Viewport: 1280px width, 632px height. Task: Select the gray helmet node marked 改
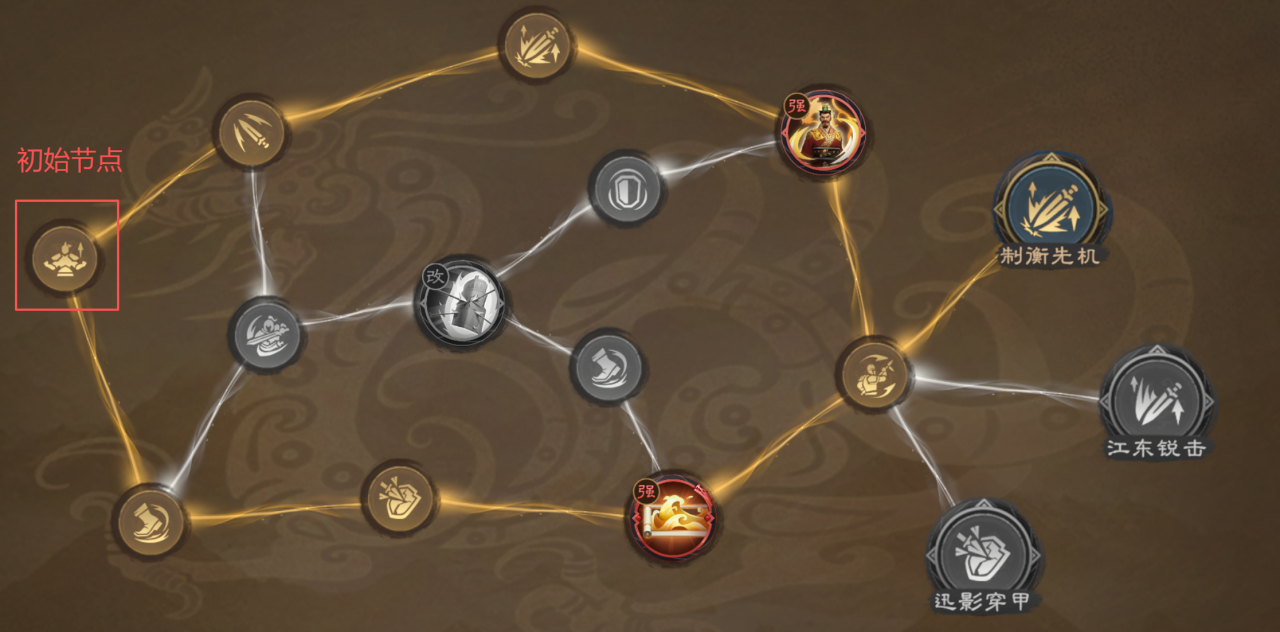(459, 301)
